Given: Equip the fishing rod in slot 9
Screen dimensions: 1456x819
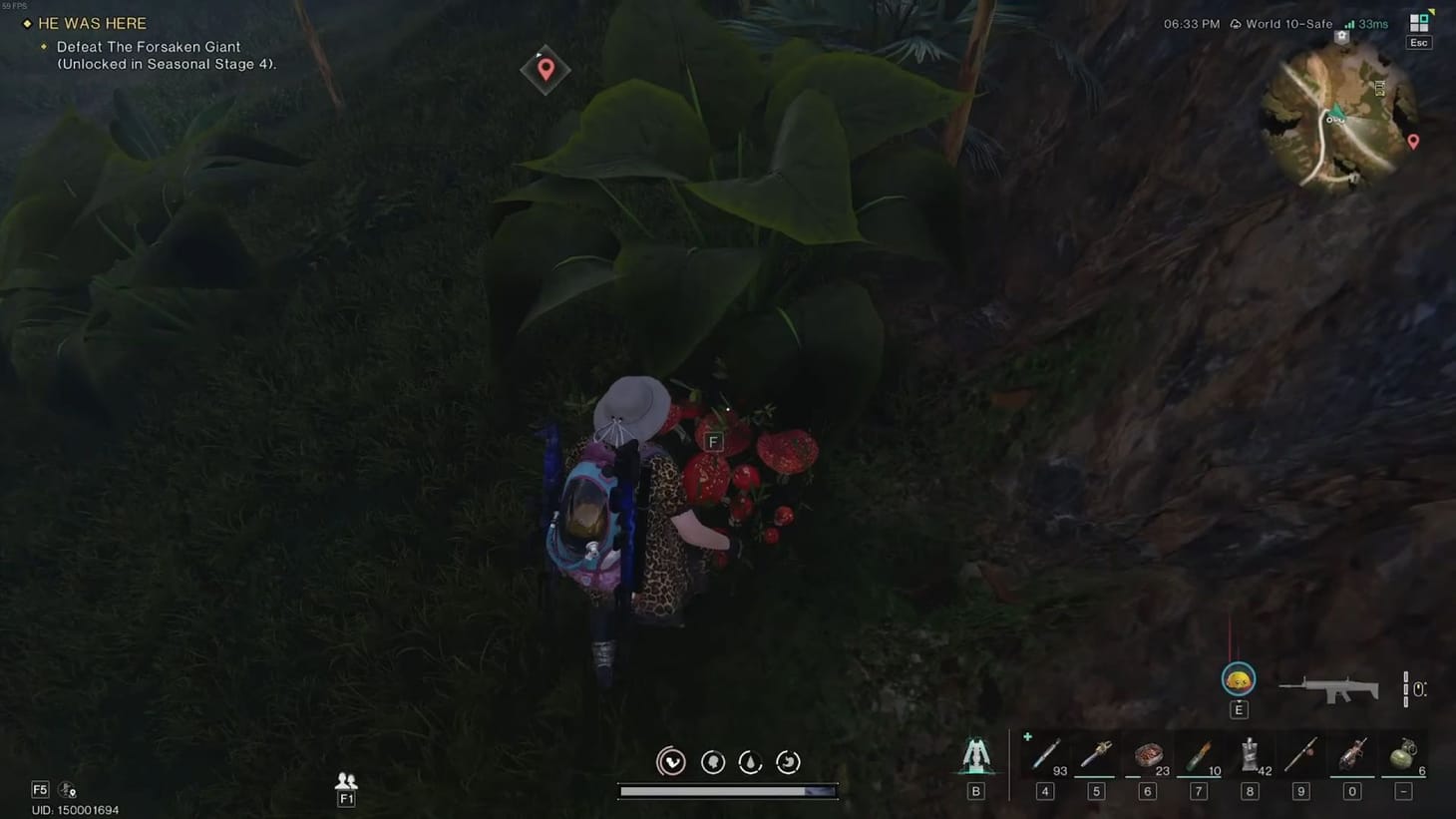Looking at the screenshot, I should [x=1300, y=755].
